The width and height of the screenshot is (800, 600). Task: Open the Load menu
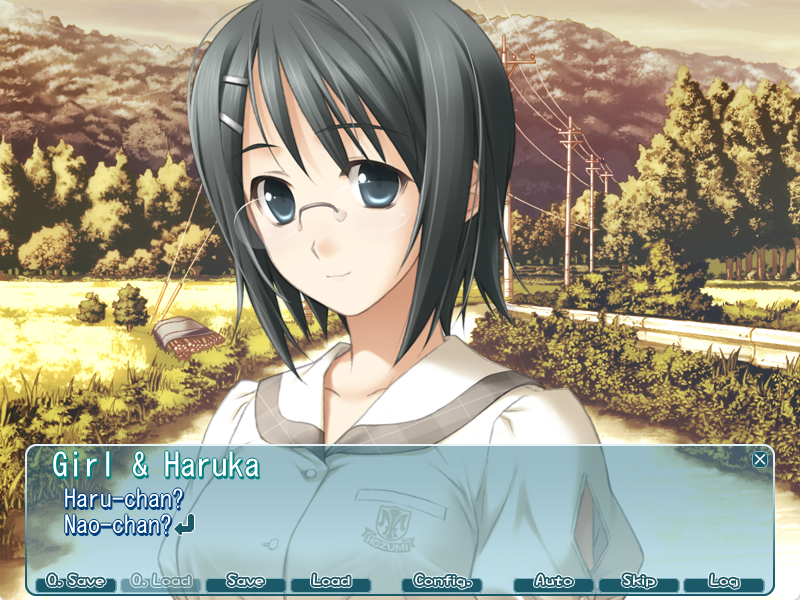tap(331, 581)
